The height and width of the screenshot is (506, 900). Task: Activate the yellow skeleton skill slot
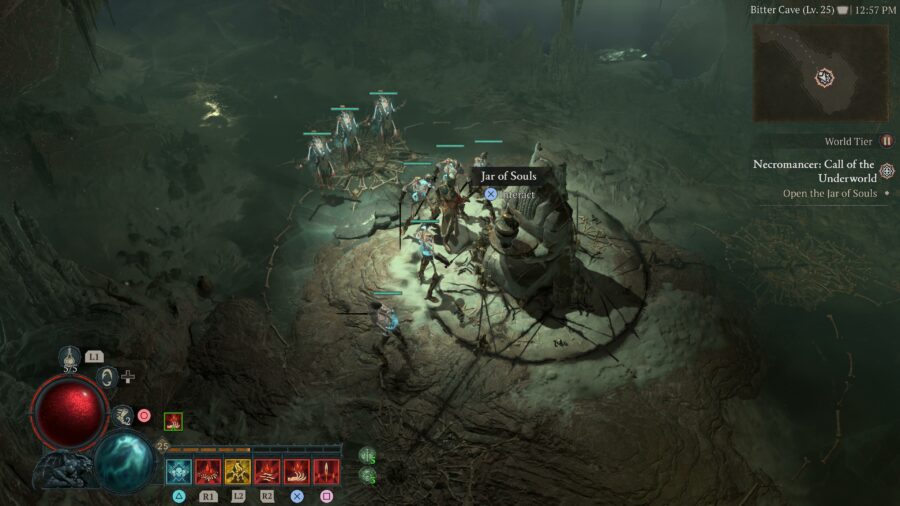[238, 472]
